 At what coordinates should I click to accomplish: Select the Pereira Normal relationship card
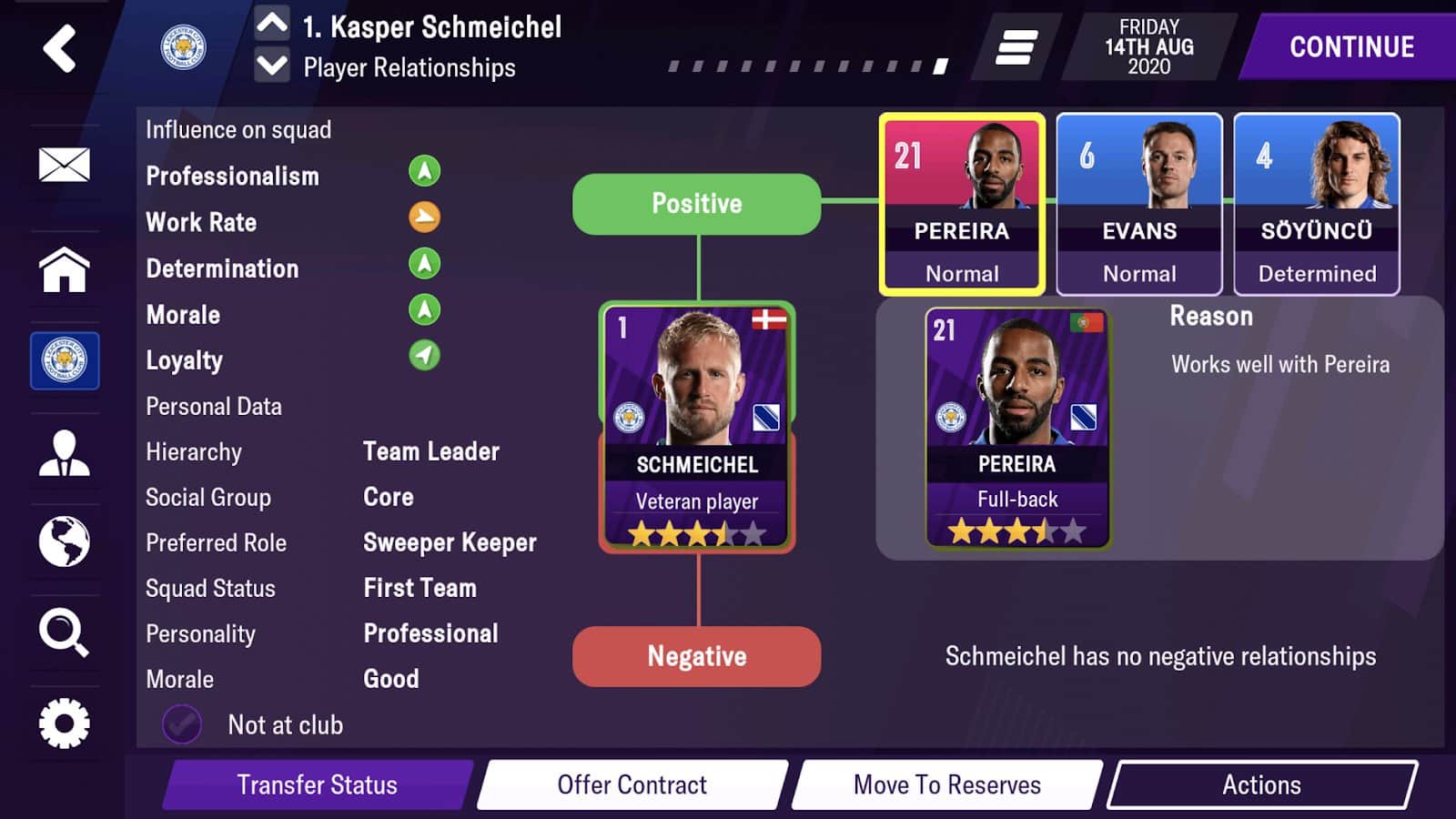point(961,204)
